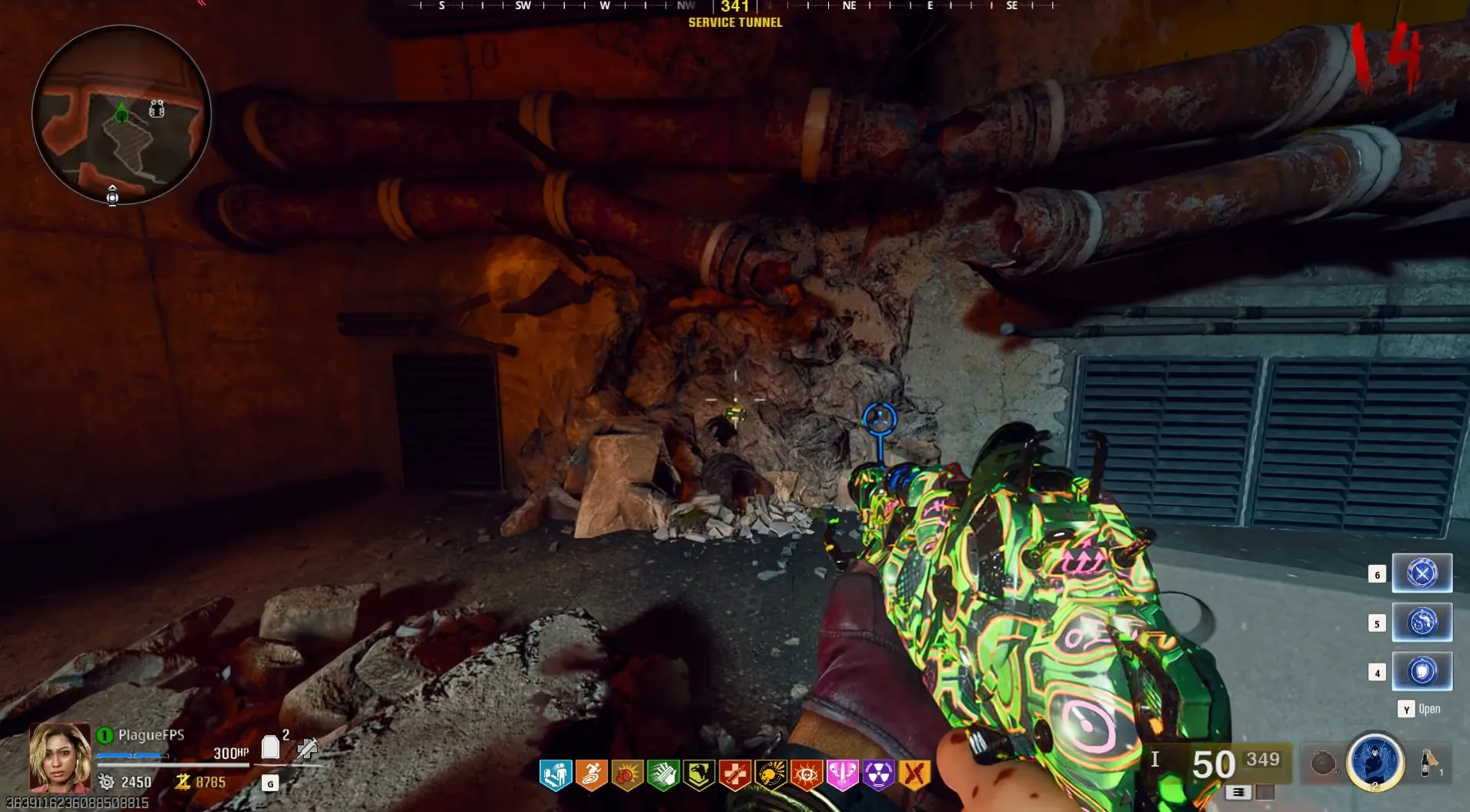The height and width of the screenshot is (812, 1470).
Task: Select the Molotov bottle equipment slot
Action: (1428, 762)
